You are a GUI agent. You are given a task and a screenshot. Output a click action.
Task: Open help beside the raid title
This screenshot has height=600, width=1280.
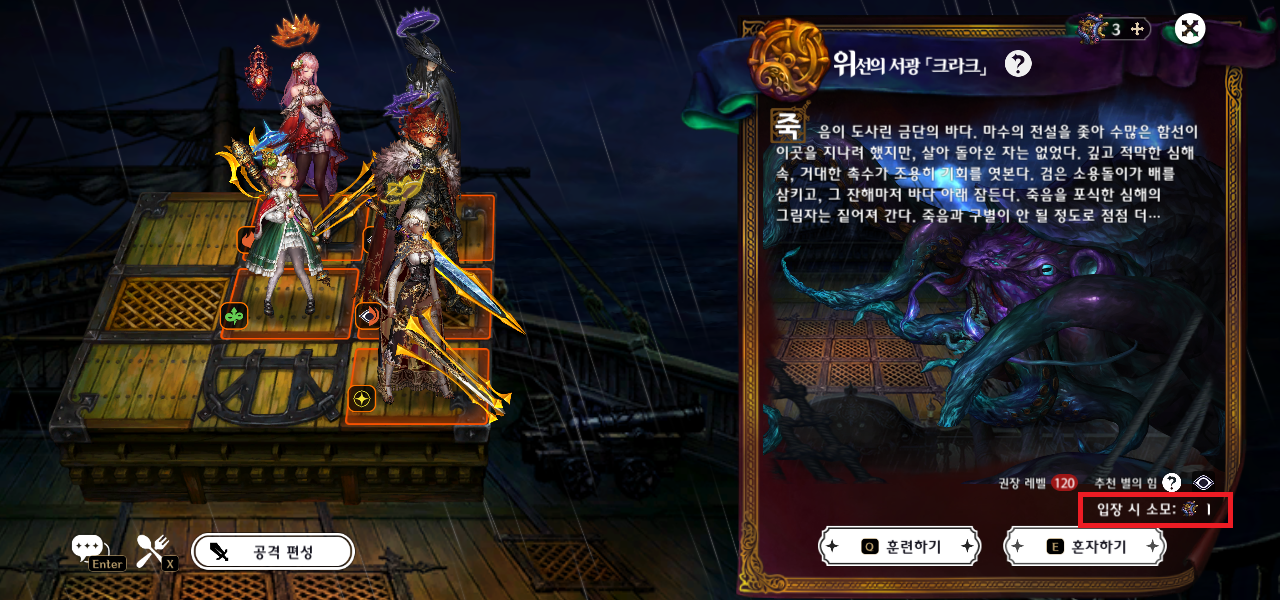(1018, 65)
